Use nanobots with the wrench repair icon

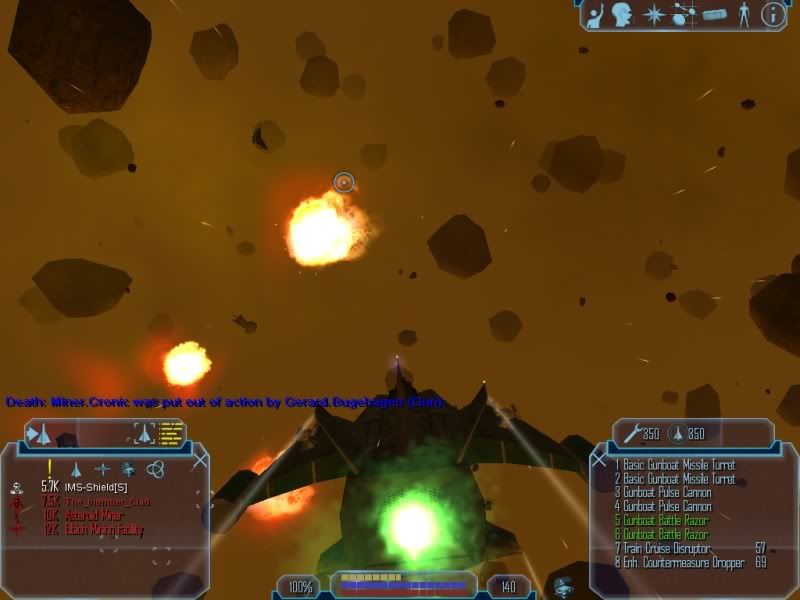(x=632, y=434)
